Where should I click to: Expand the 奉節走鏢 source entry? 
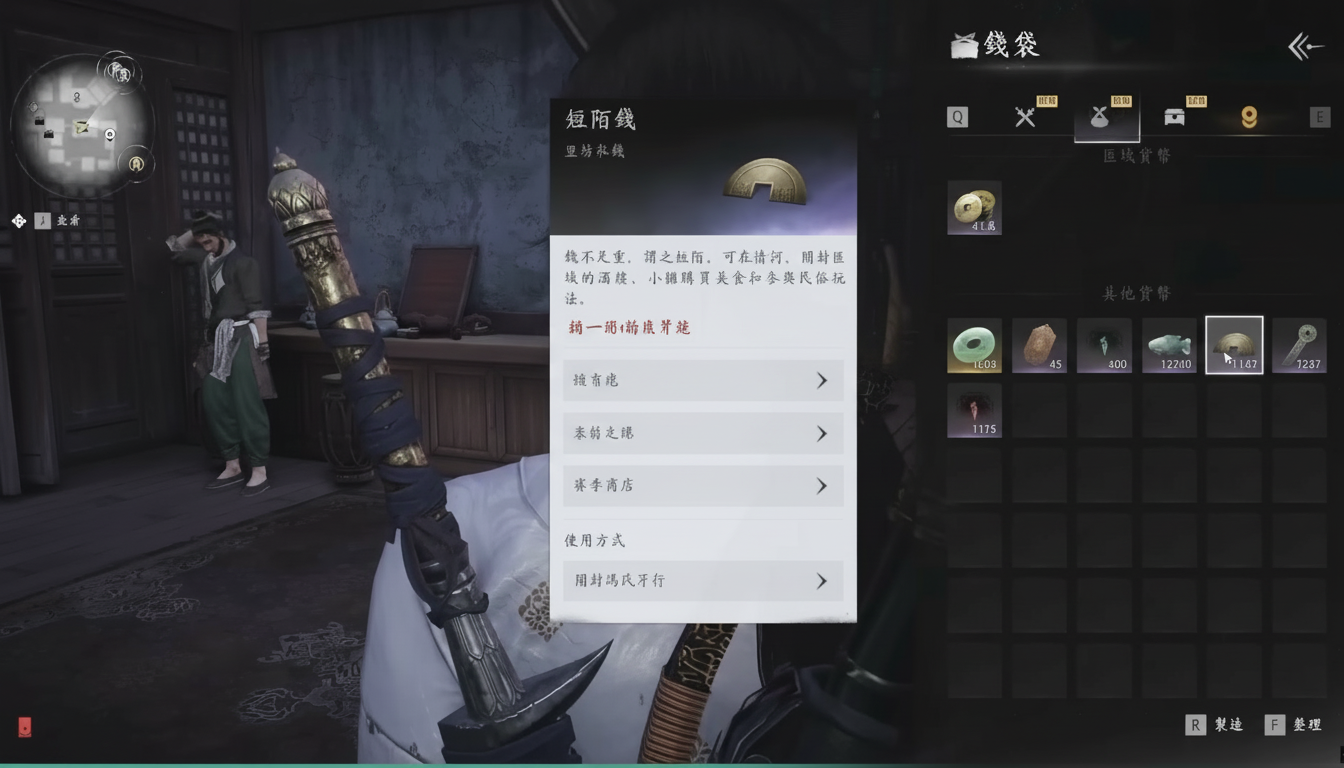click(702, 433)
